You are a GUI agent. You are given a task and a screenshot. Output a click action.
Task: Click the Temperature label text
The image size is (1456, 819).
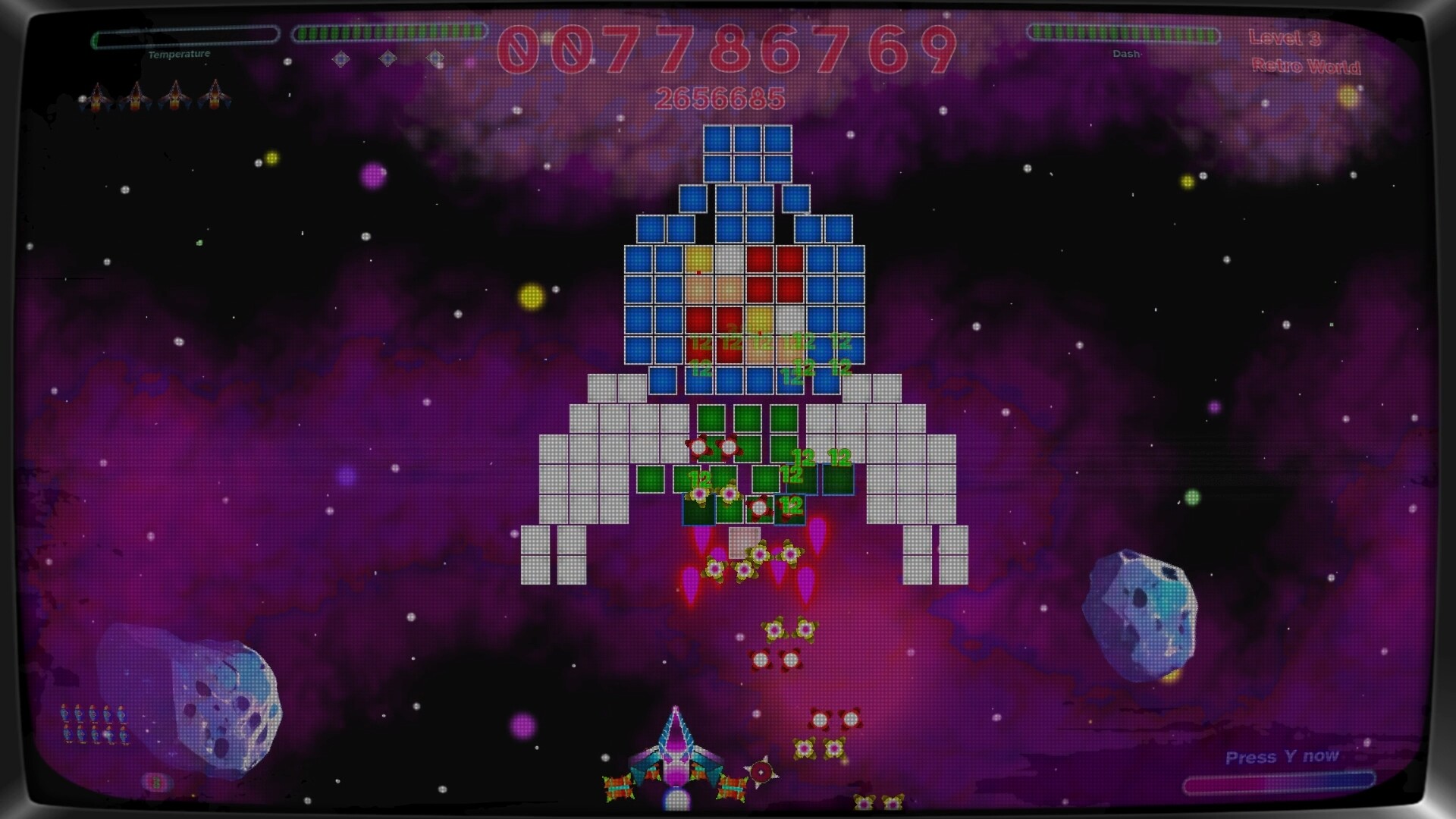[x=182, y=54]
